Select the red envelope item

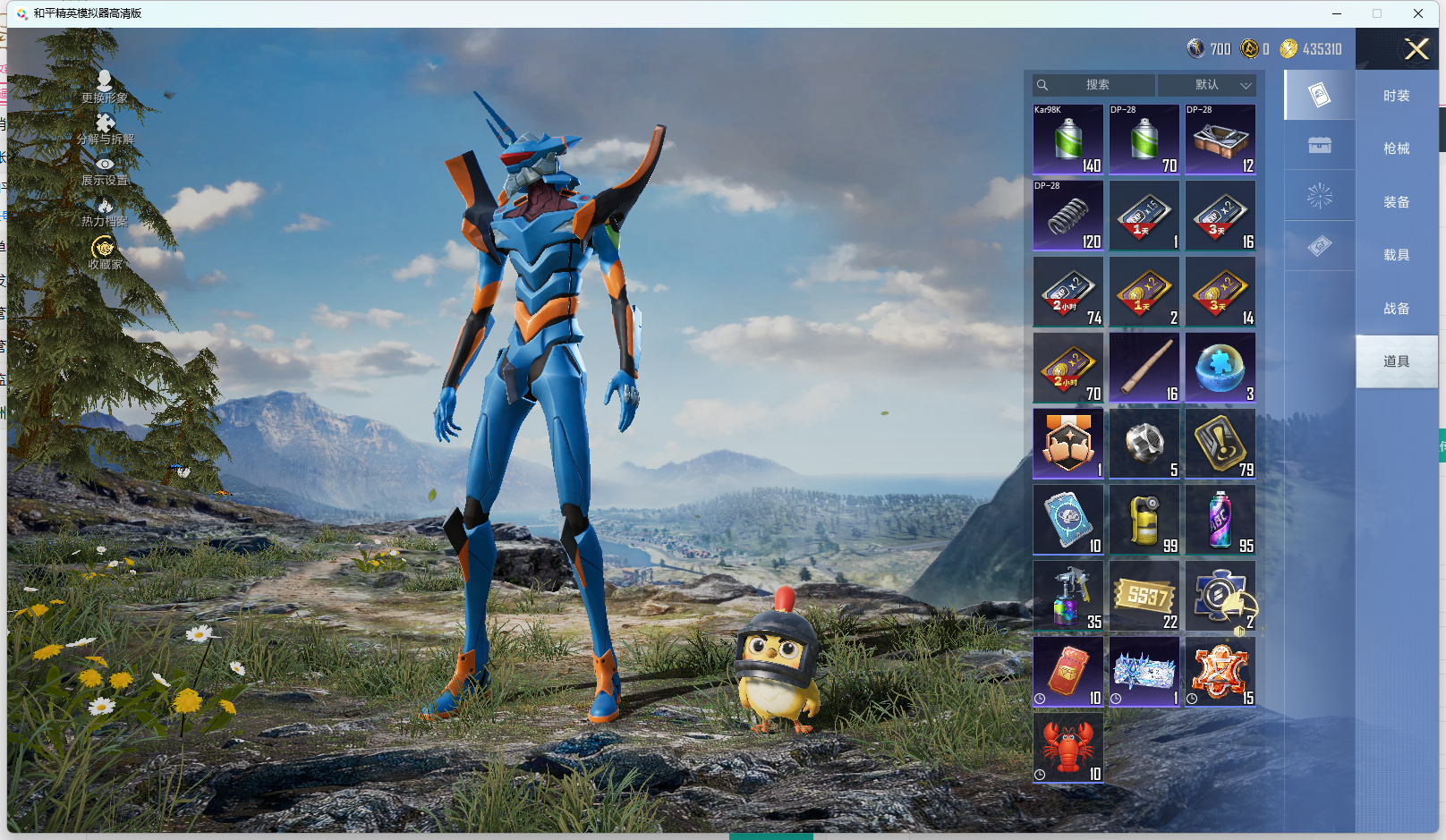pos(1068,672)
